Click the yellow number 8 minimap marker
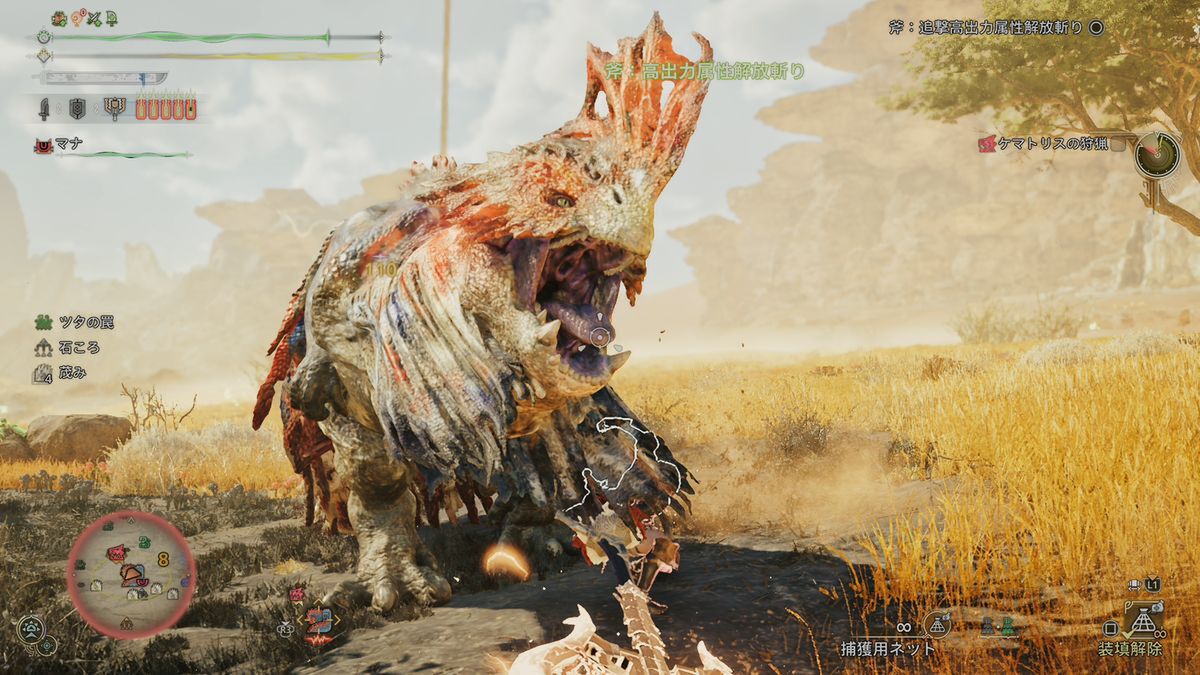 163,560
